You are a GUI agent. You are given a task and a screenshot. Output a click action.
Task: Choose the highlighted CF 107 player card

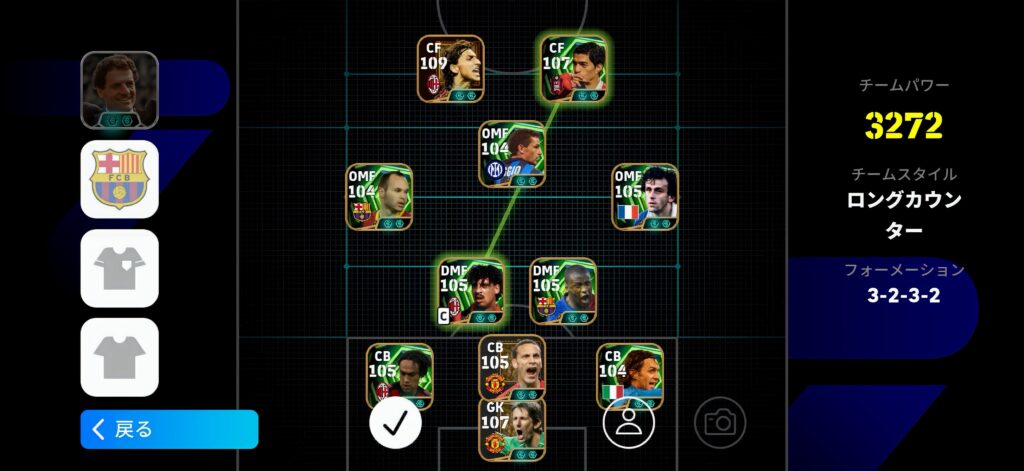click(x=574, y=68)
